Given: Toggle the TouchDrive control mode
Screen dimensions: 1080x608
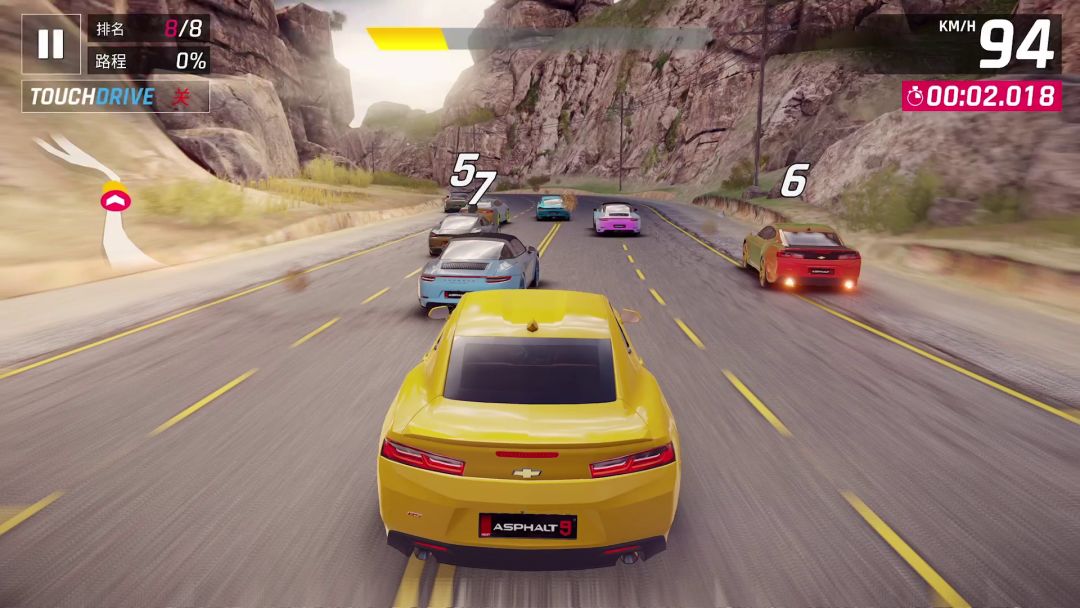Looking at the screenshot, I should [115, 97].
